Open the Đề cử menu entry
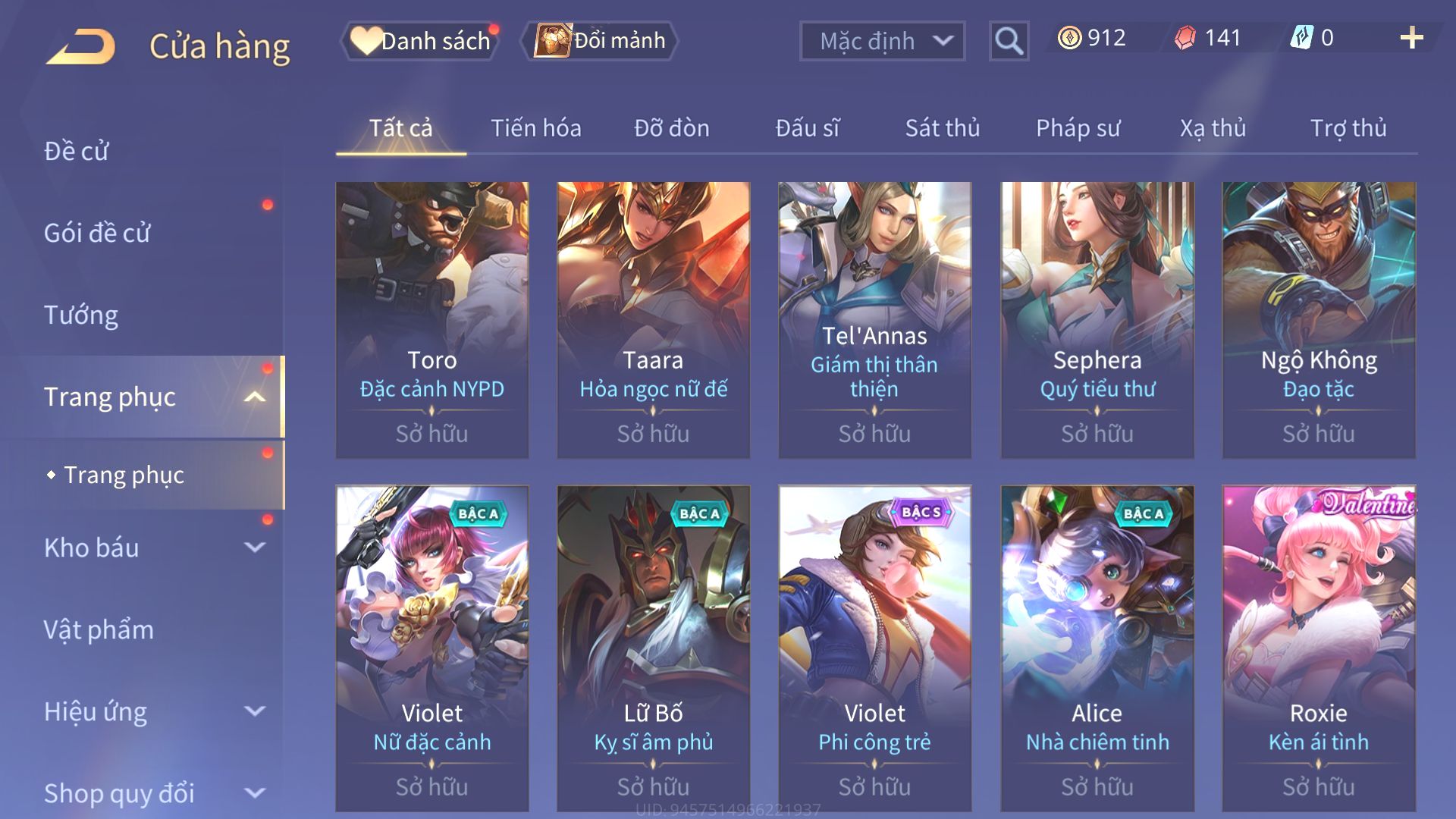 (76, 151)
